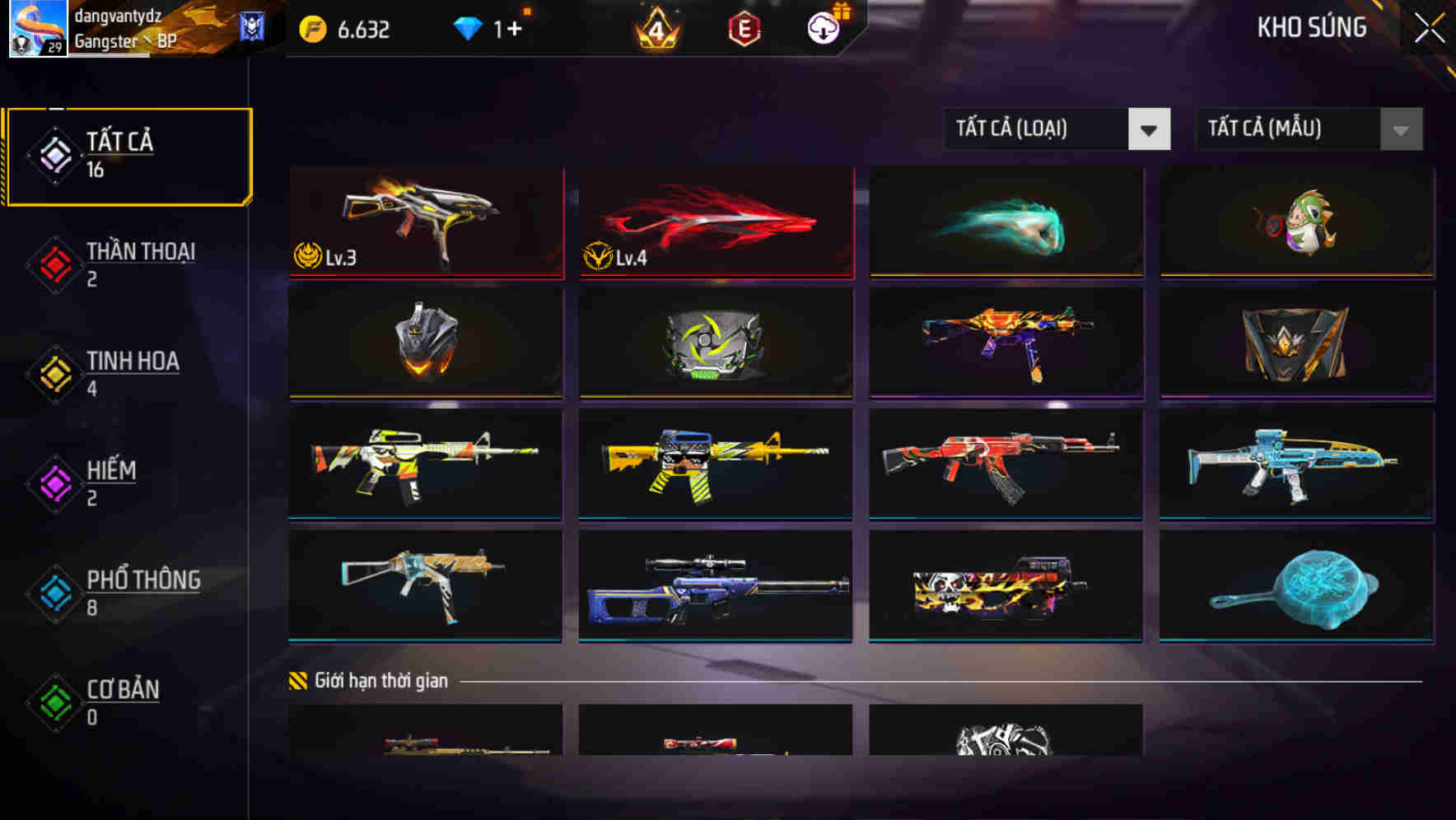The image size is (1456, 820).
Task: Toggle the Lv.3 weapon skin selection
Action: pyautogui.click(x=425, y=221)
